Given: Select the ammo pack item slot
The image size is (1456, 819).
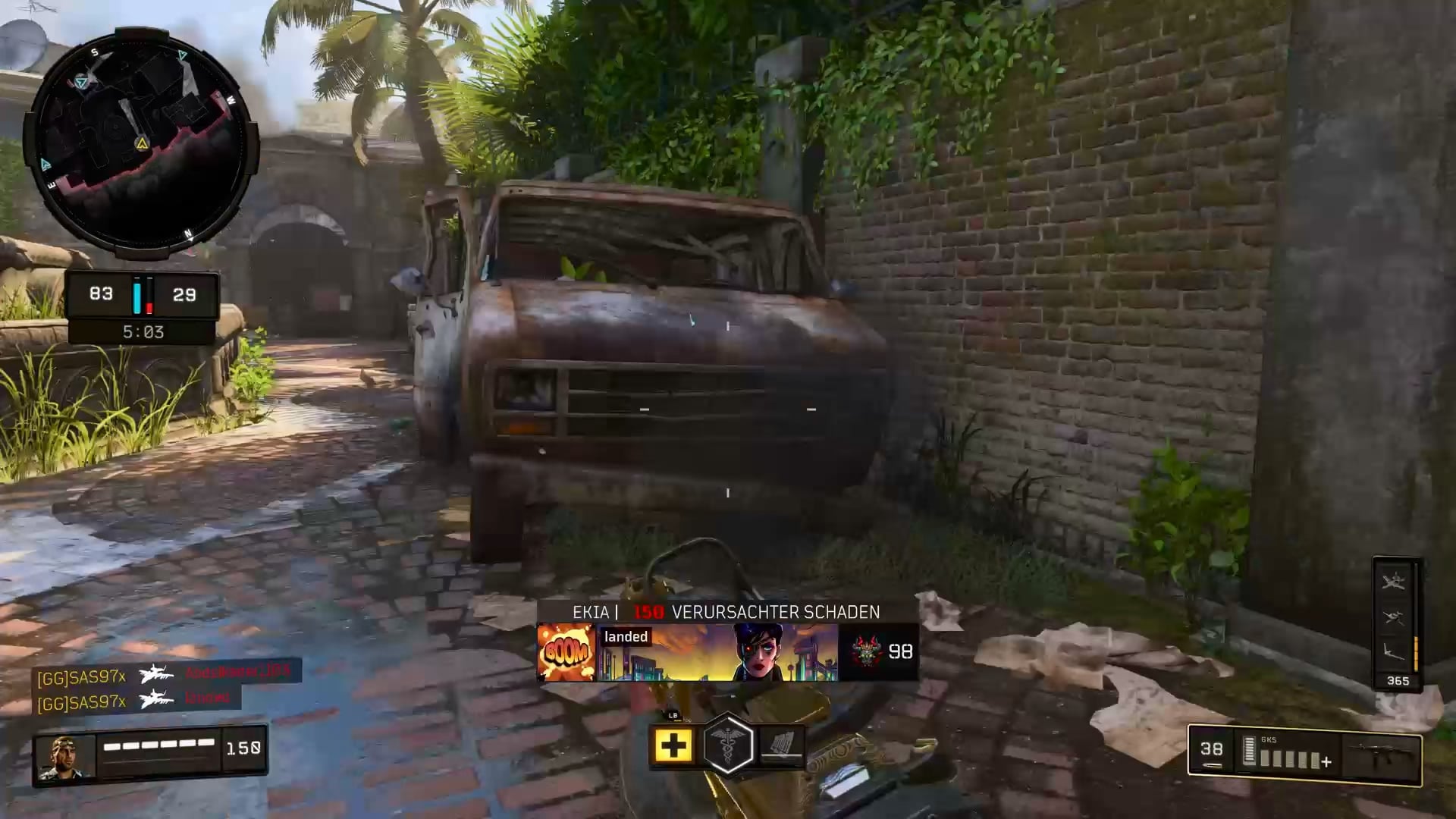Looking at the screenshot, I should (x=782, y=745).
